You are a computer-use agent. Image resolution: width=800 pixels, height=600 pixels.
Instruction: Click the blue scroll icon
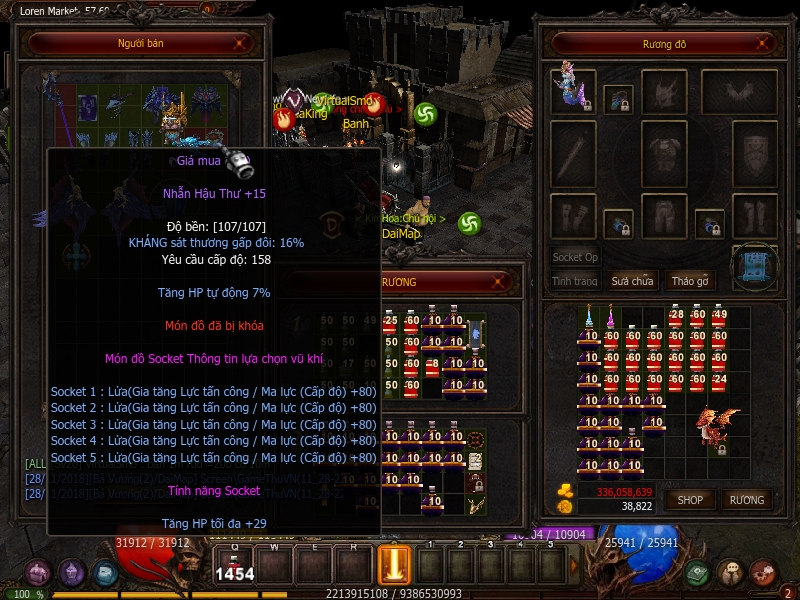(x=755, y=266)
